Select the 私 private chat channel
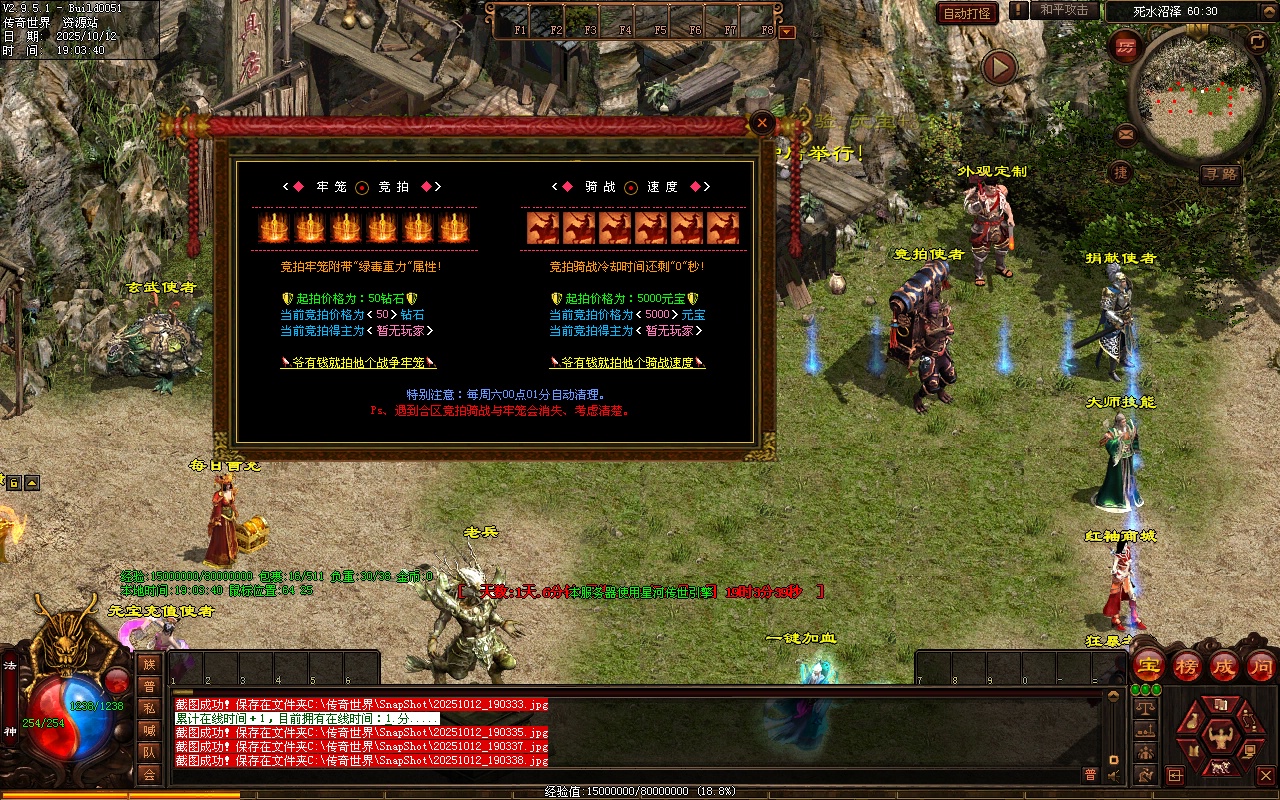Screen dimensions: 1280x800 (x=149, y=708)
